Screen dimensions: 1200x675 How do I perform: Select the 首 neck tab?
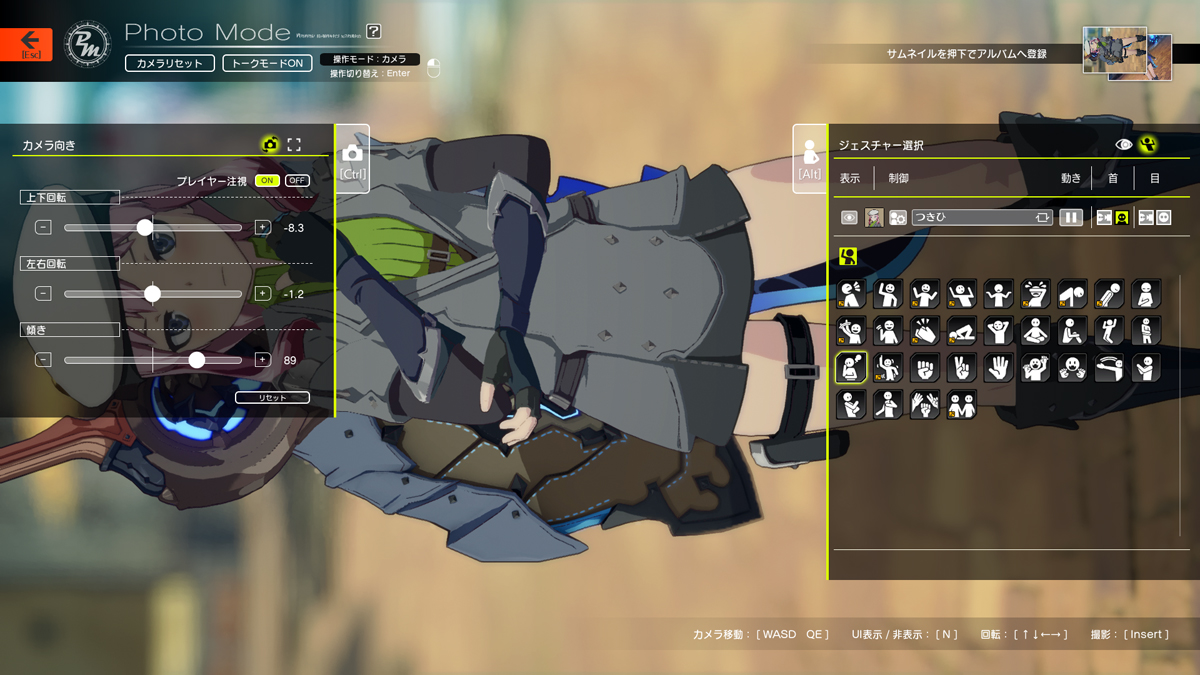(1113, 179)
